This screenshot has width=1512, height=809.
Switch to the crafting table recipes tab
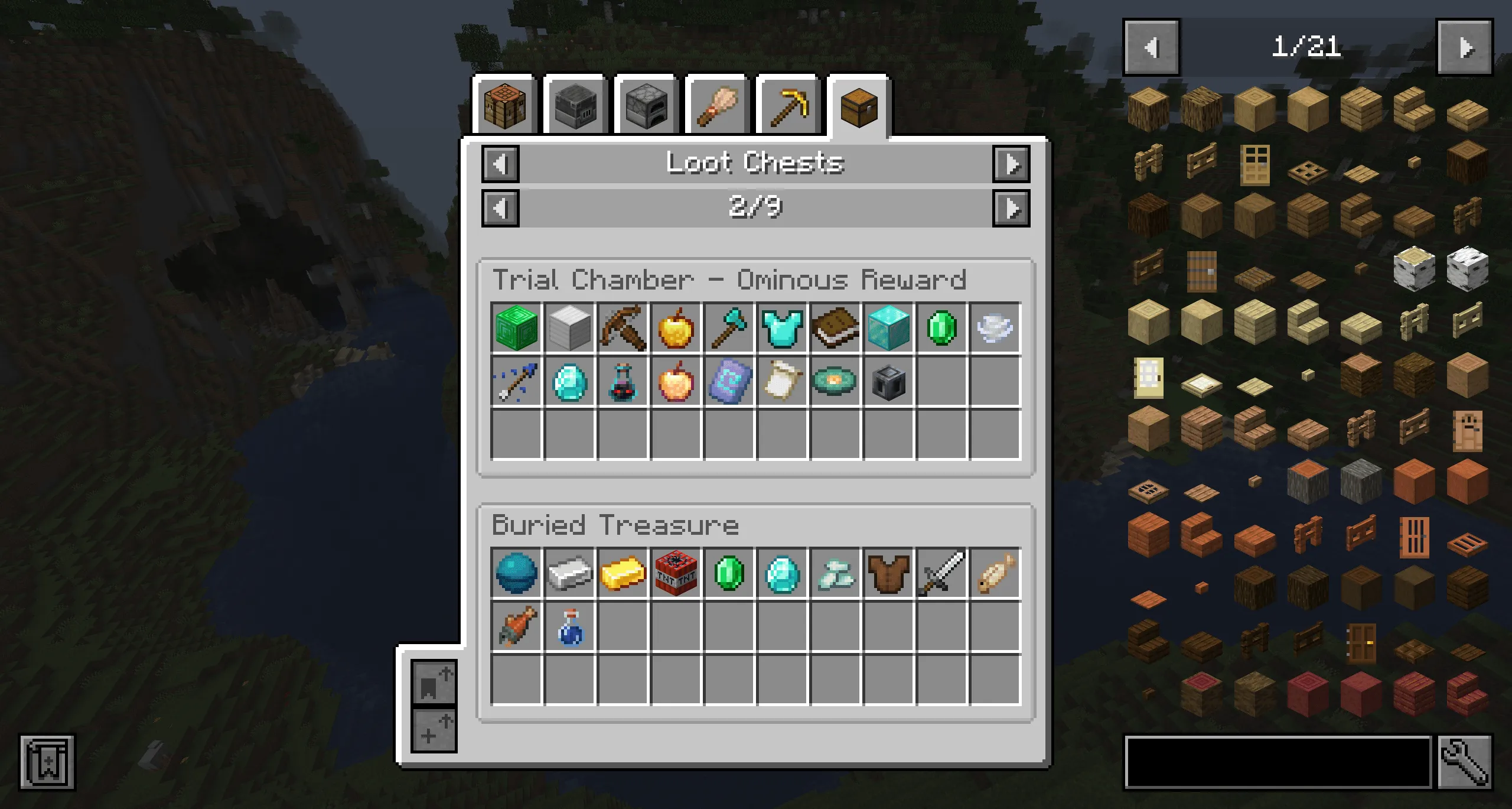(x=506, y=106)
